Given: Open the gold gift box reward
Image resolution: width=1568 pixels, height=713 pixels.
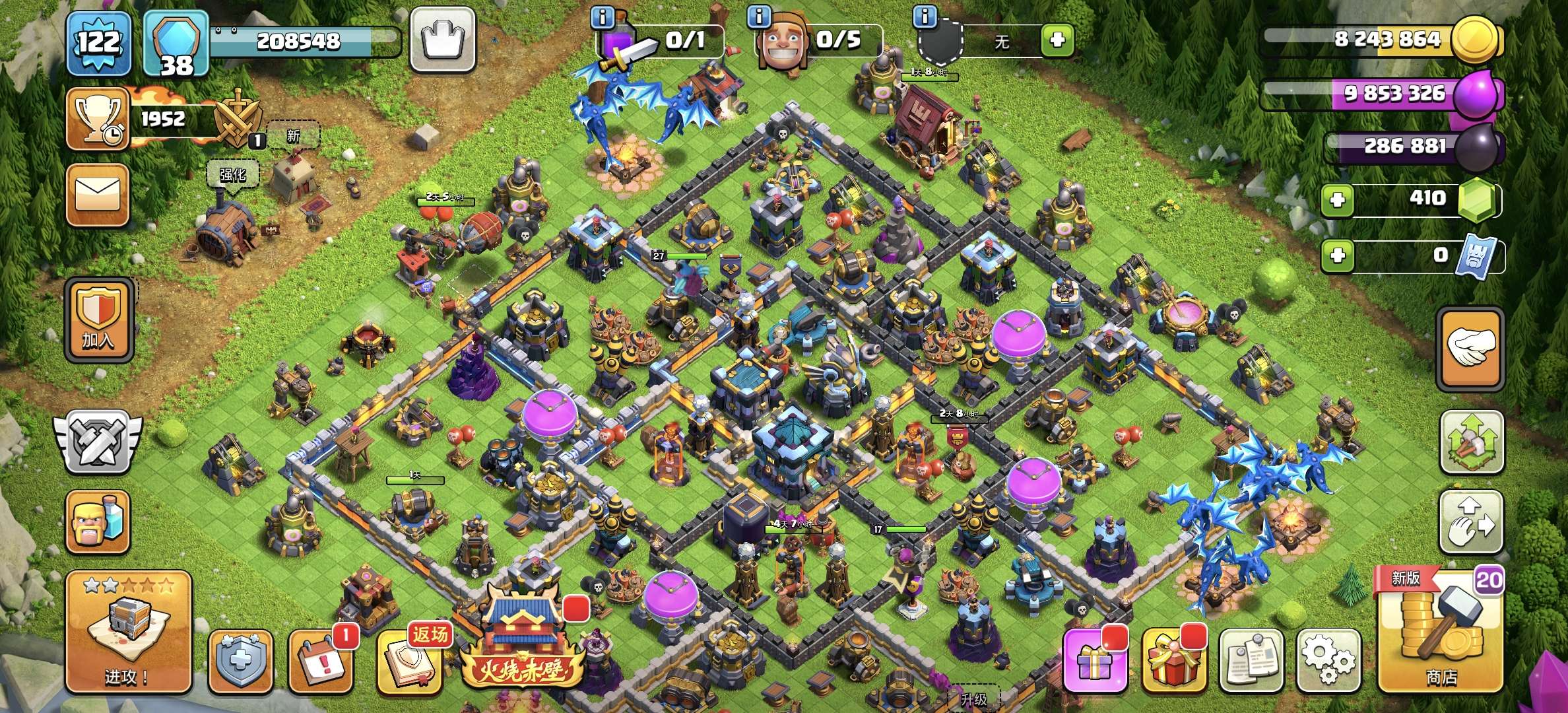Looking at the screenshot, I should (1173, 660).
